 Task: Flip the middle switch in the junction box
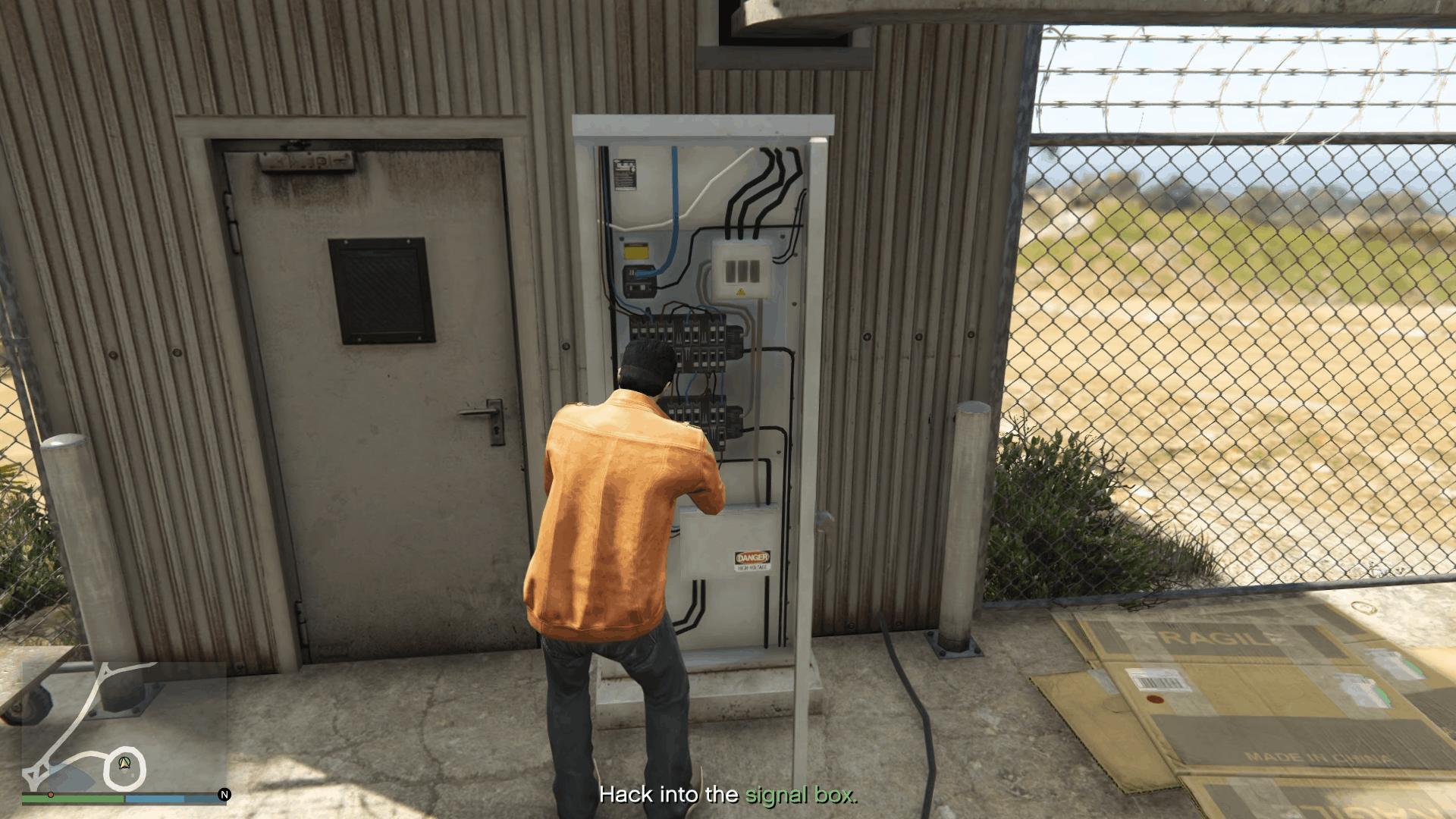(742, 270)
